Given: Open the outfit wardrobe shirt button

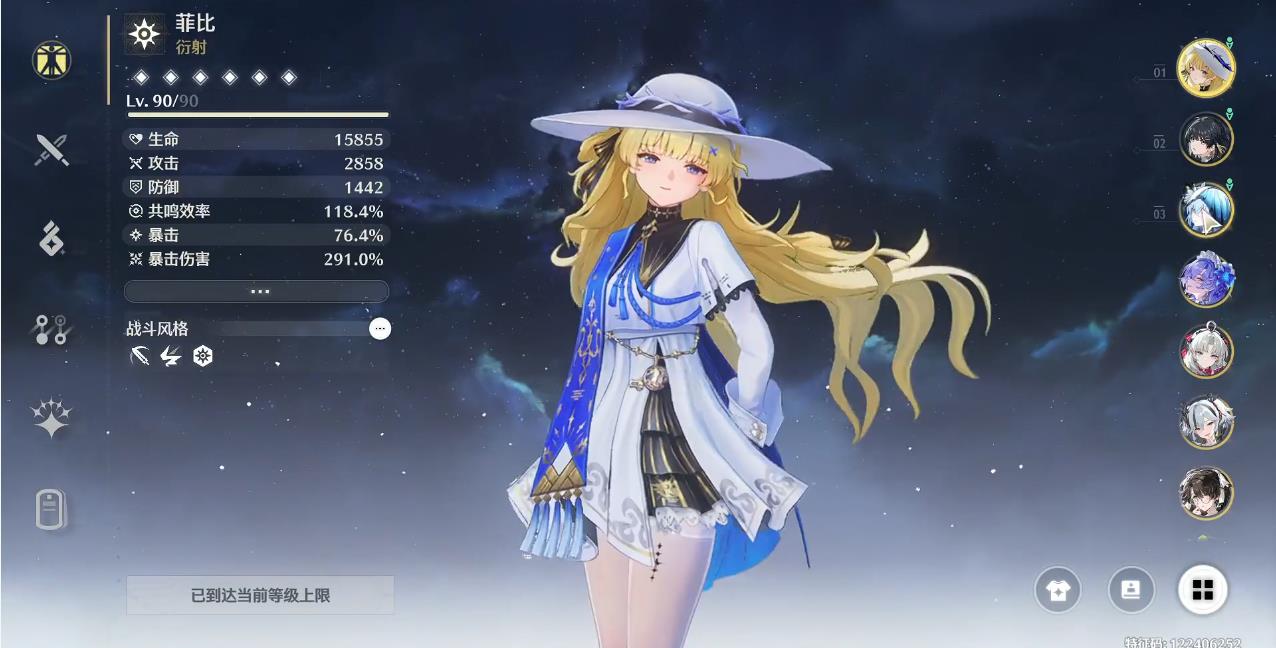Looking at the screenshot, I should click(1057, 590).
